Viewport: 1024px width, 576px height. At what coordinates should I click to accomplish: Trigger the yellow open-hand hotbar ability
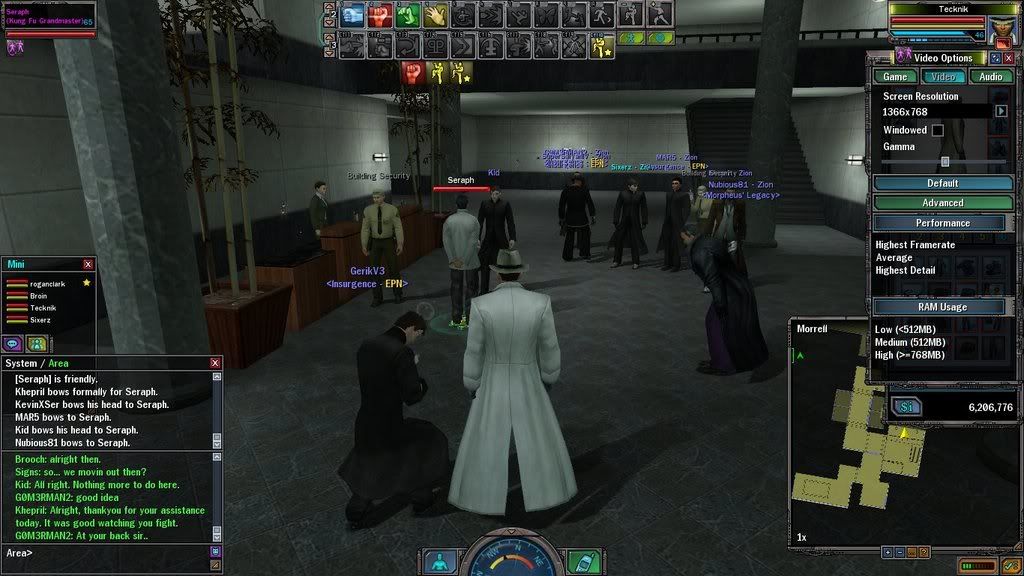coord(434,15)
